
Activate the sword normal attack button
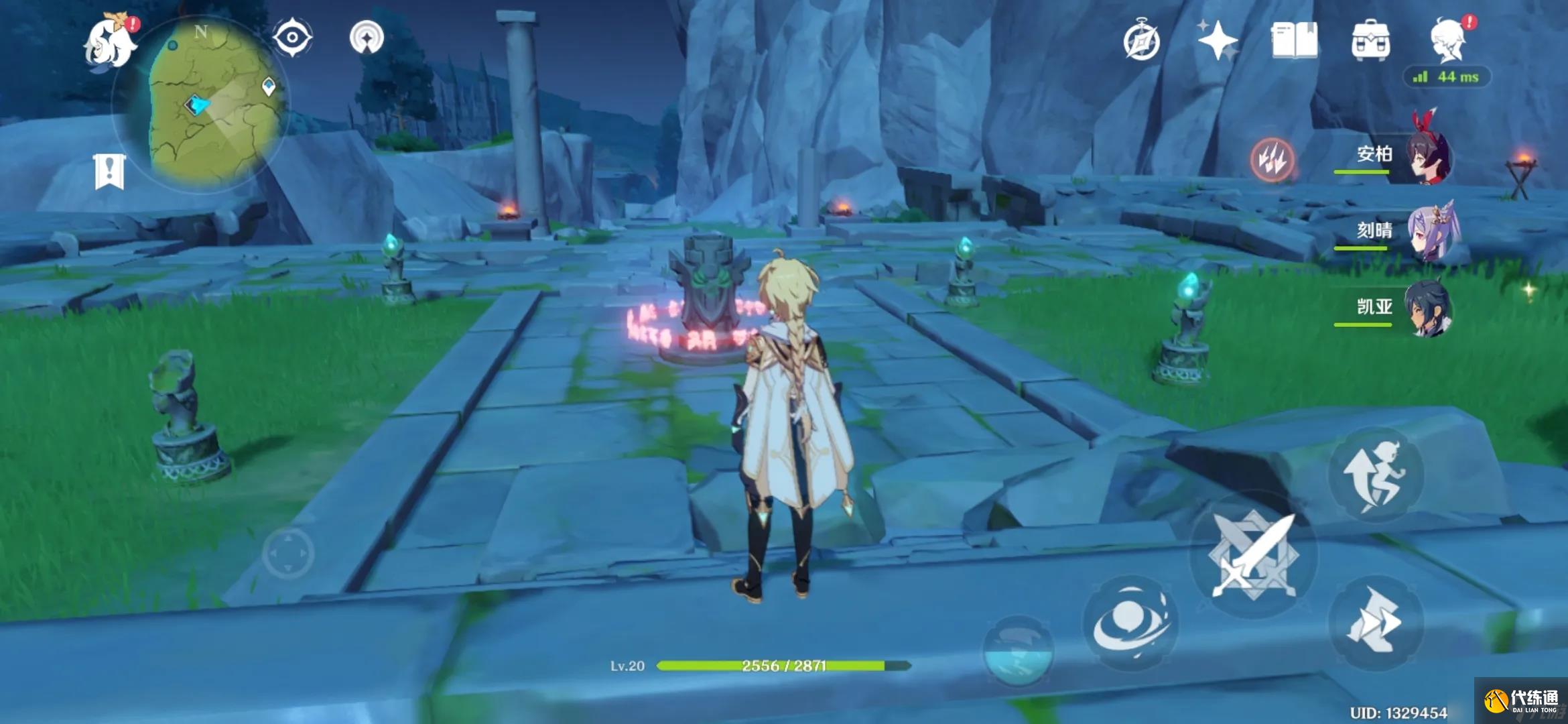tap(1253, 555)
